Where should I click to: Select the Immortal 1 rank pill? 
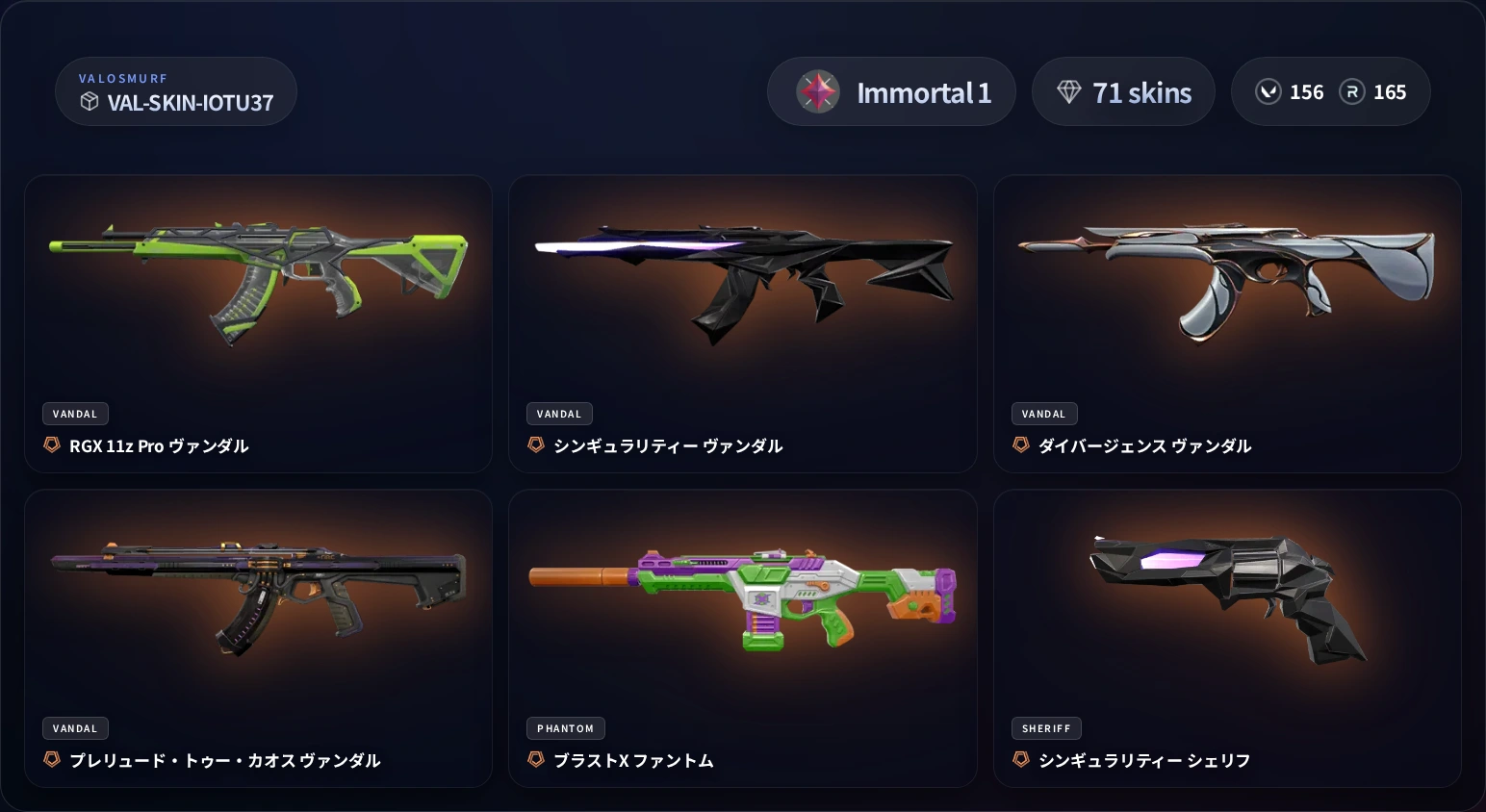pyautogui.click(x=891, y=91)
